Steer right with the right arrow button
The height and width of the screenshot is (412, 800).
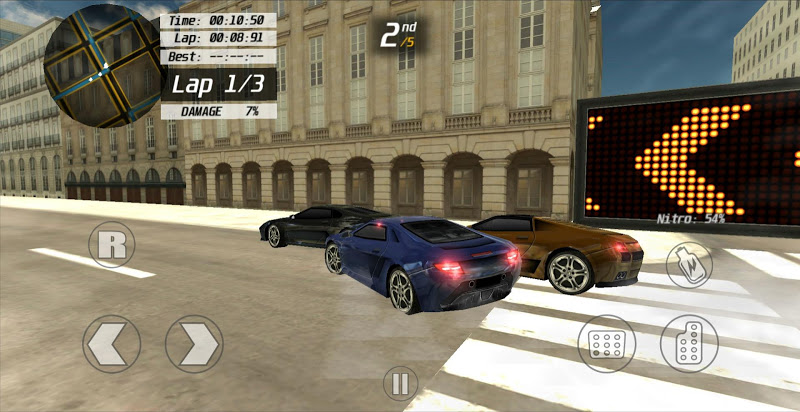194,345
